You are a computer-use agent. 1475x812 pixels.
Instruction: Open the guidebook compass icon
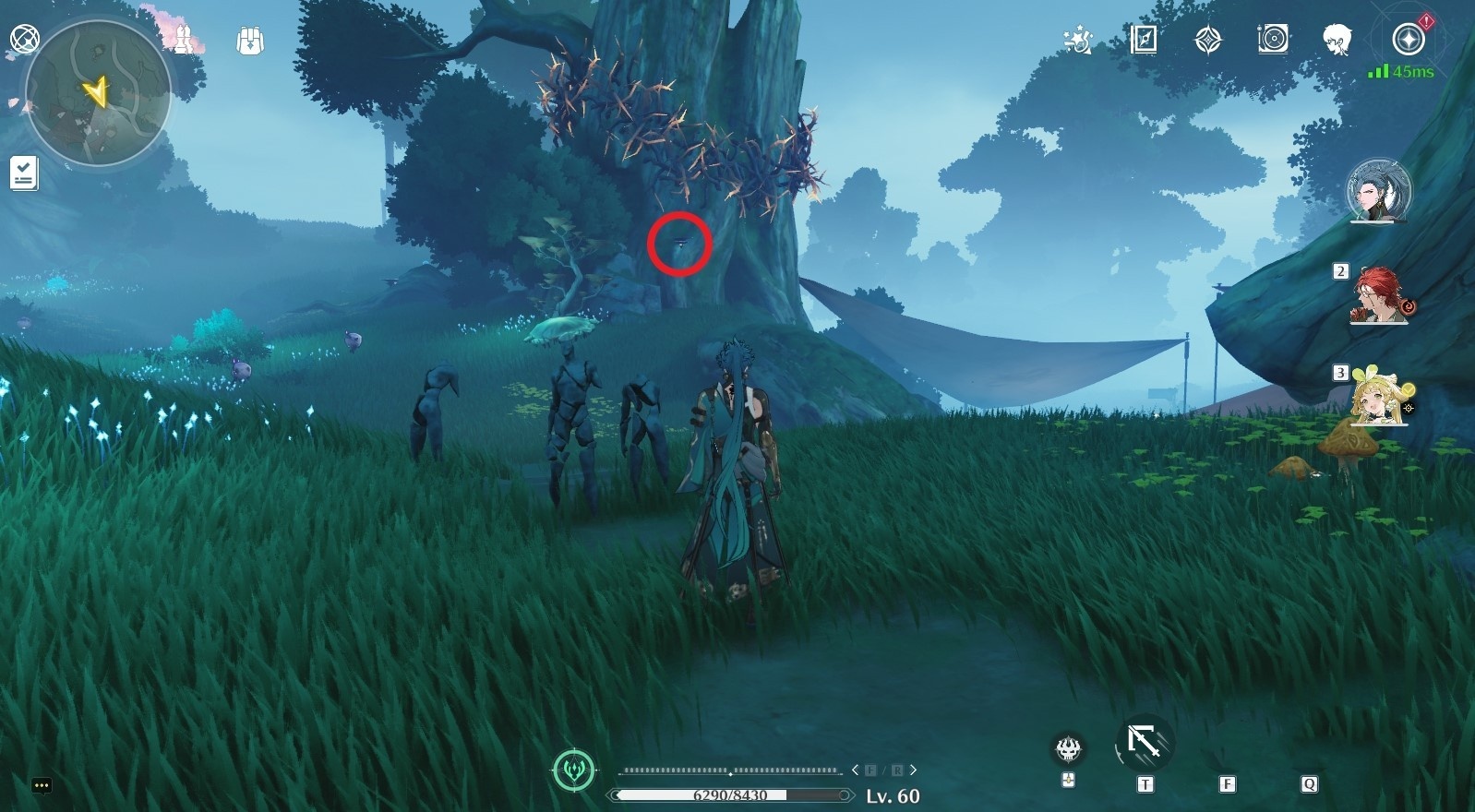1144,40
